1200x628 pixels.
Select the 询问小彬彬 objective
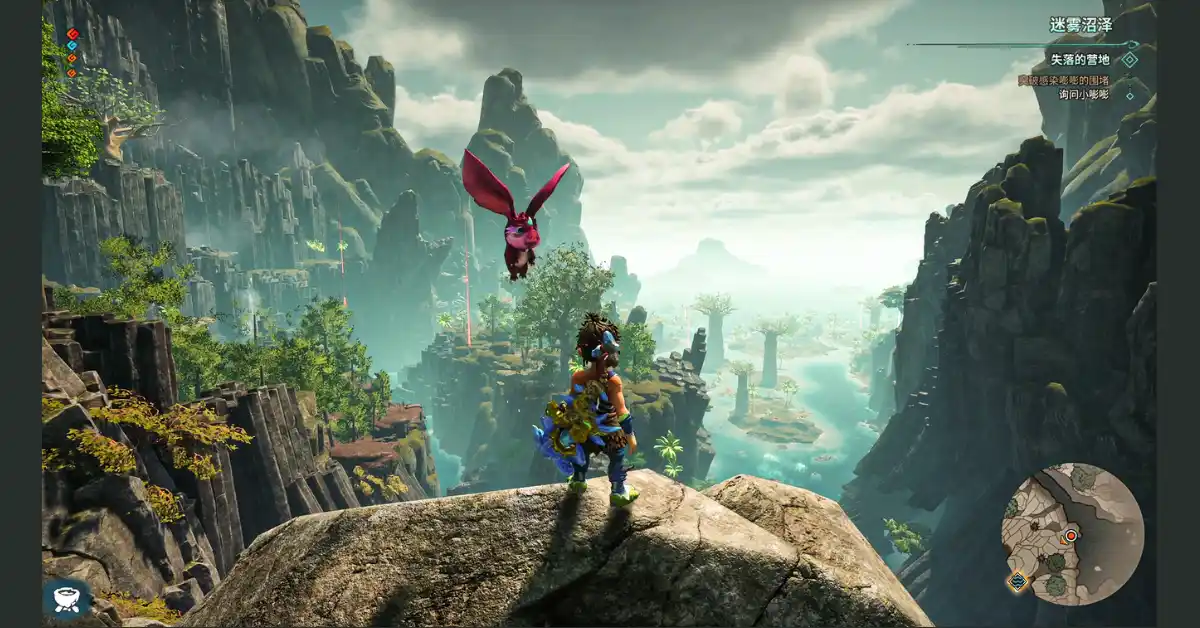coord(1084,95)
